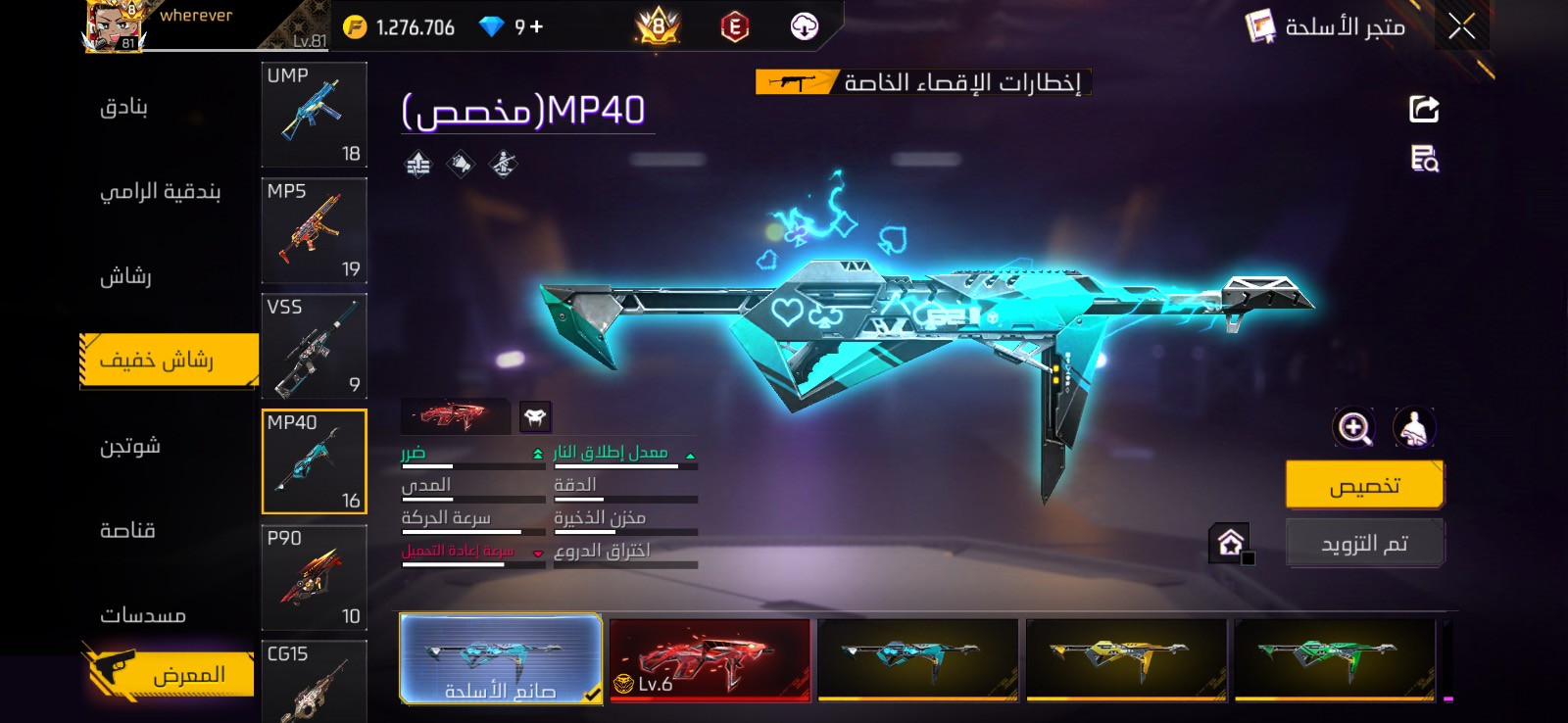This screenshot has width=1568, height=723.
Task: Toggle the green arrow on معدل إطلاق النار stat
Action: [693, 454]
